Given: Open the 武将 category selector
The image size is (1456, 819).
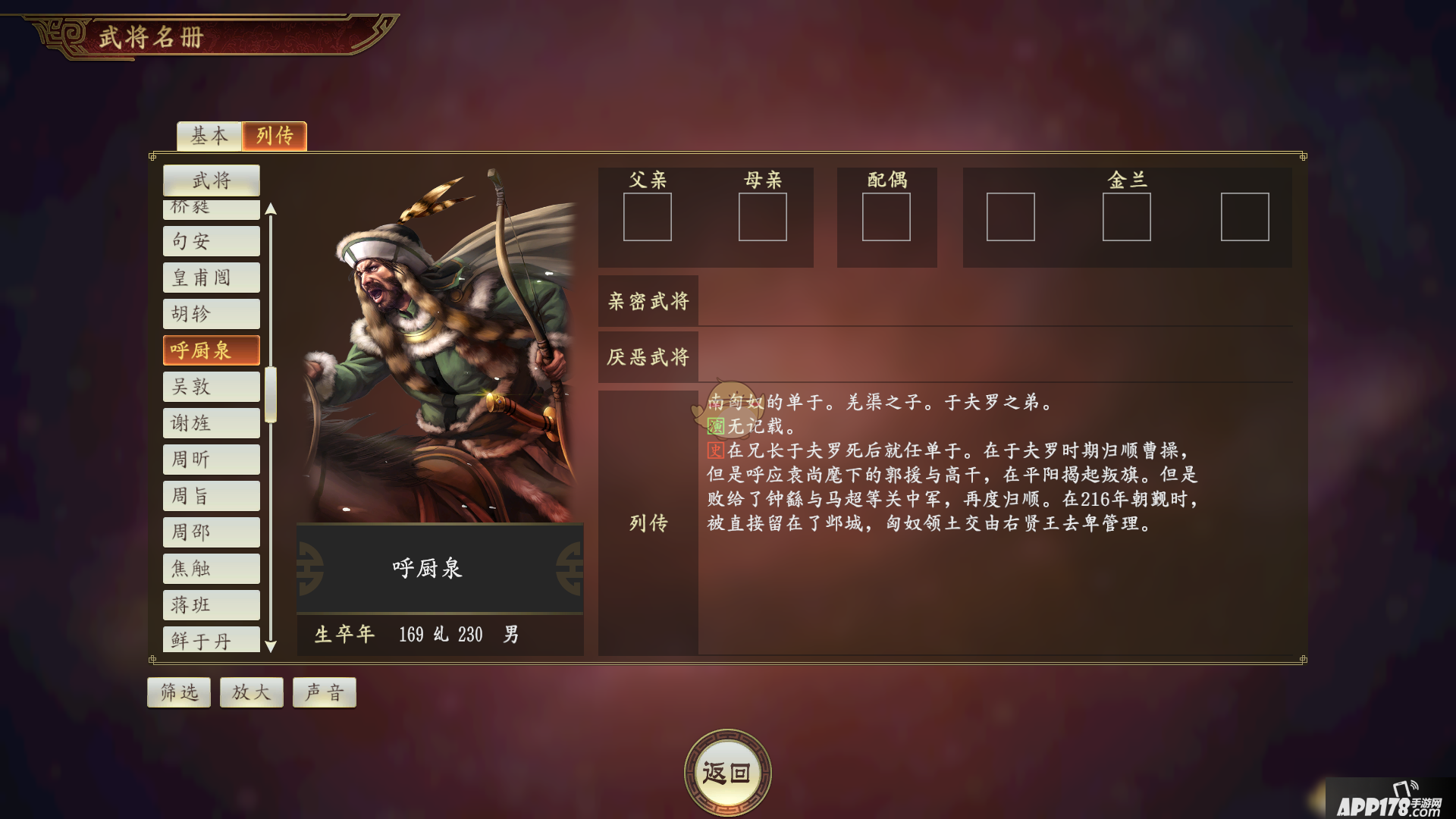Looking at the screenshot, I should pyautogui.click(x=212, y=180).
